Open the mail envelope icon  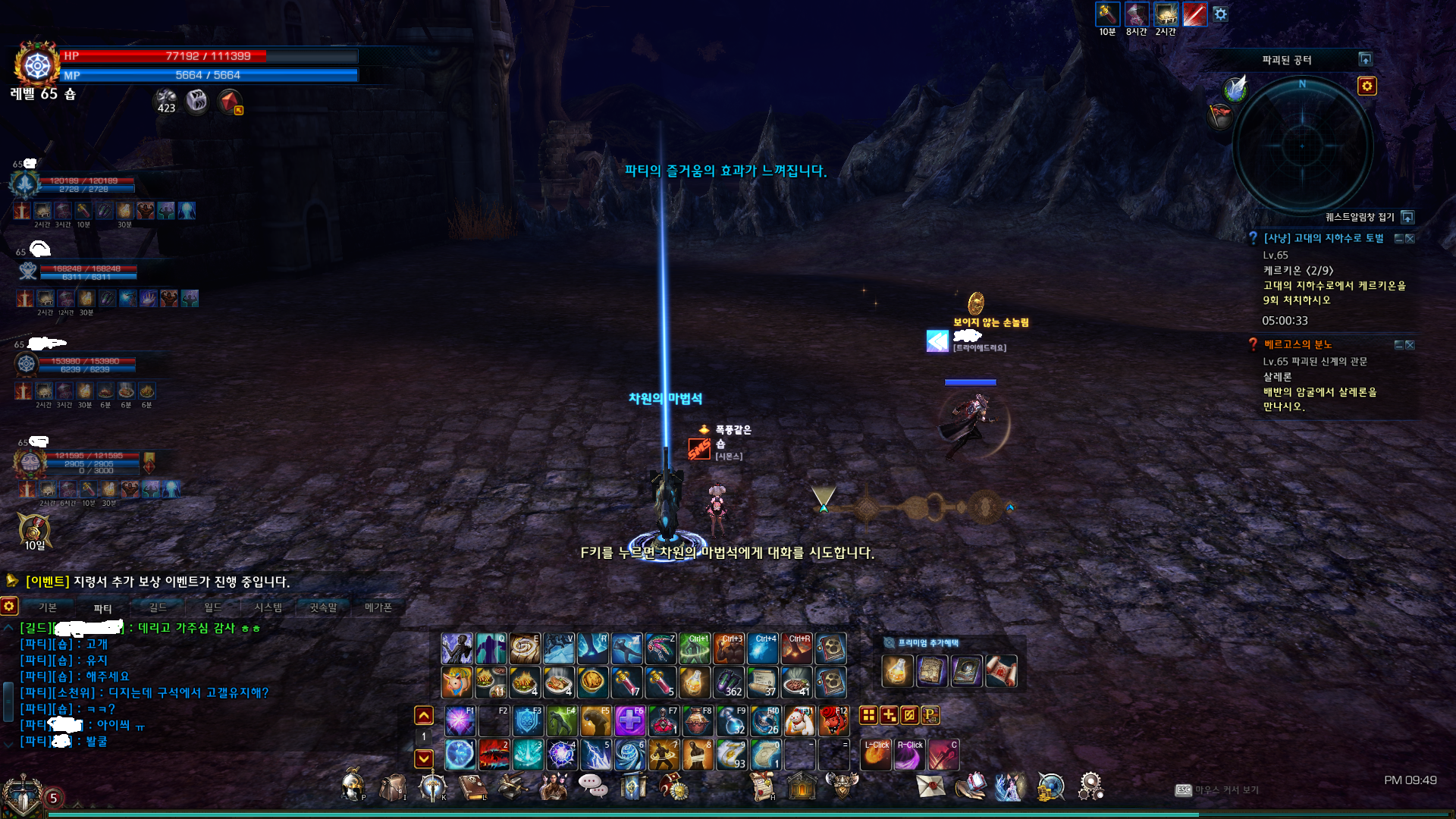[x=930, y=786]
